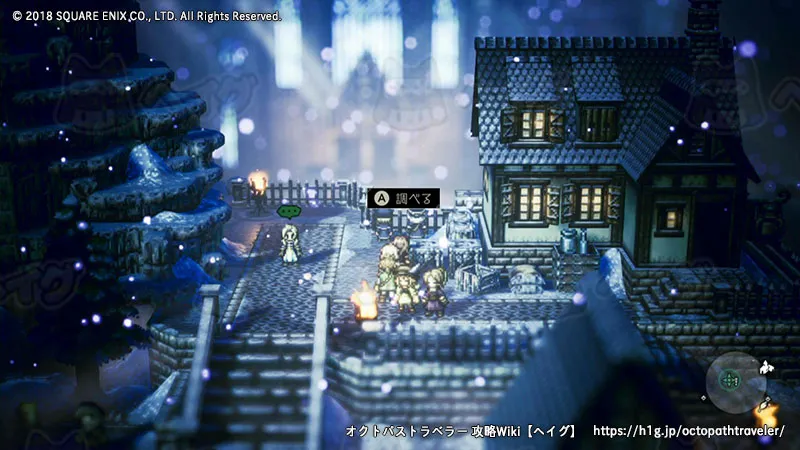Image resolution: width=800 pixels, height=450 pixels.
Task: Select the white building marker on minimap edge
Action: pyautogui.click(x=767, y=369)
